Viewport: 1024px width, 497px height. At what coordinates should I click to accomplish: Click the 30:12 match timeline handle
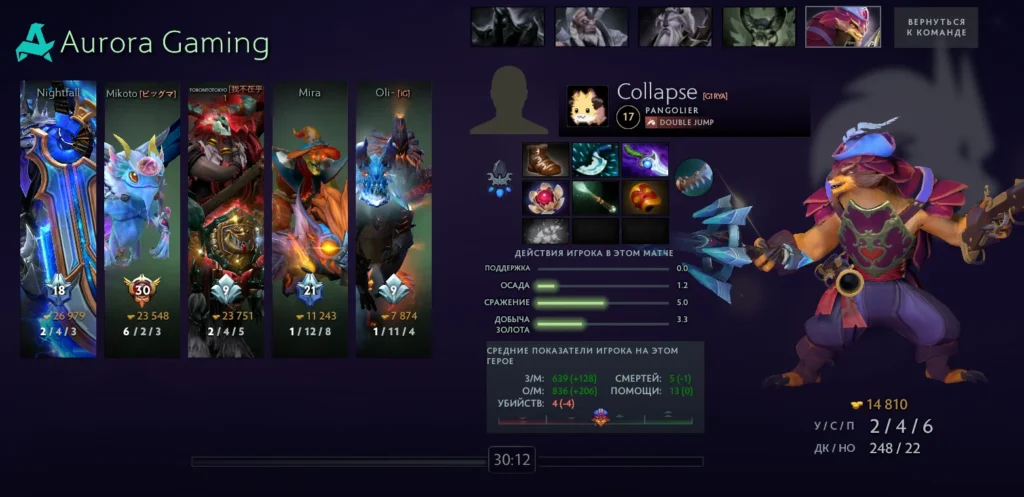(511, 461)
